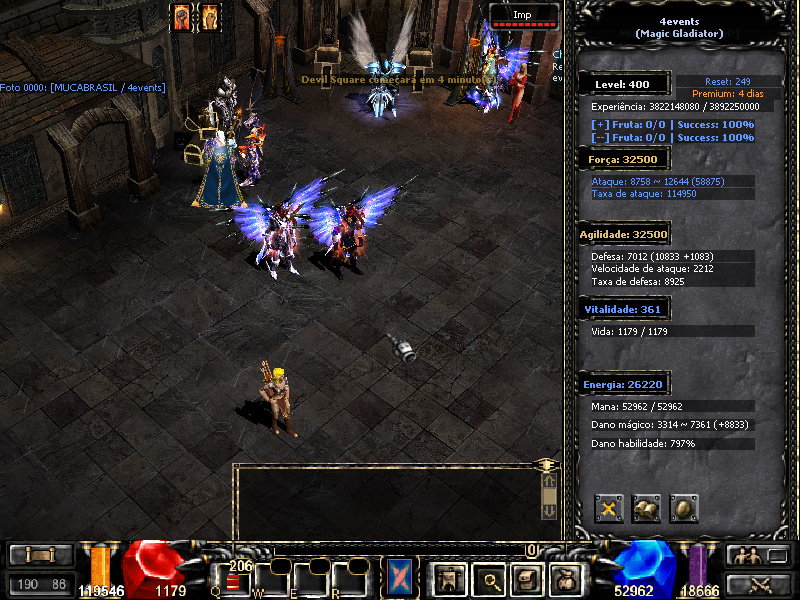
Task: Open the quest button with gold nuggets
Action: pos(647,508)
